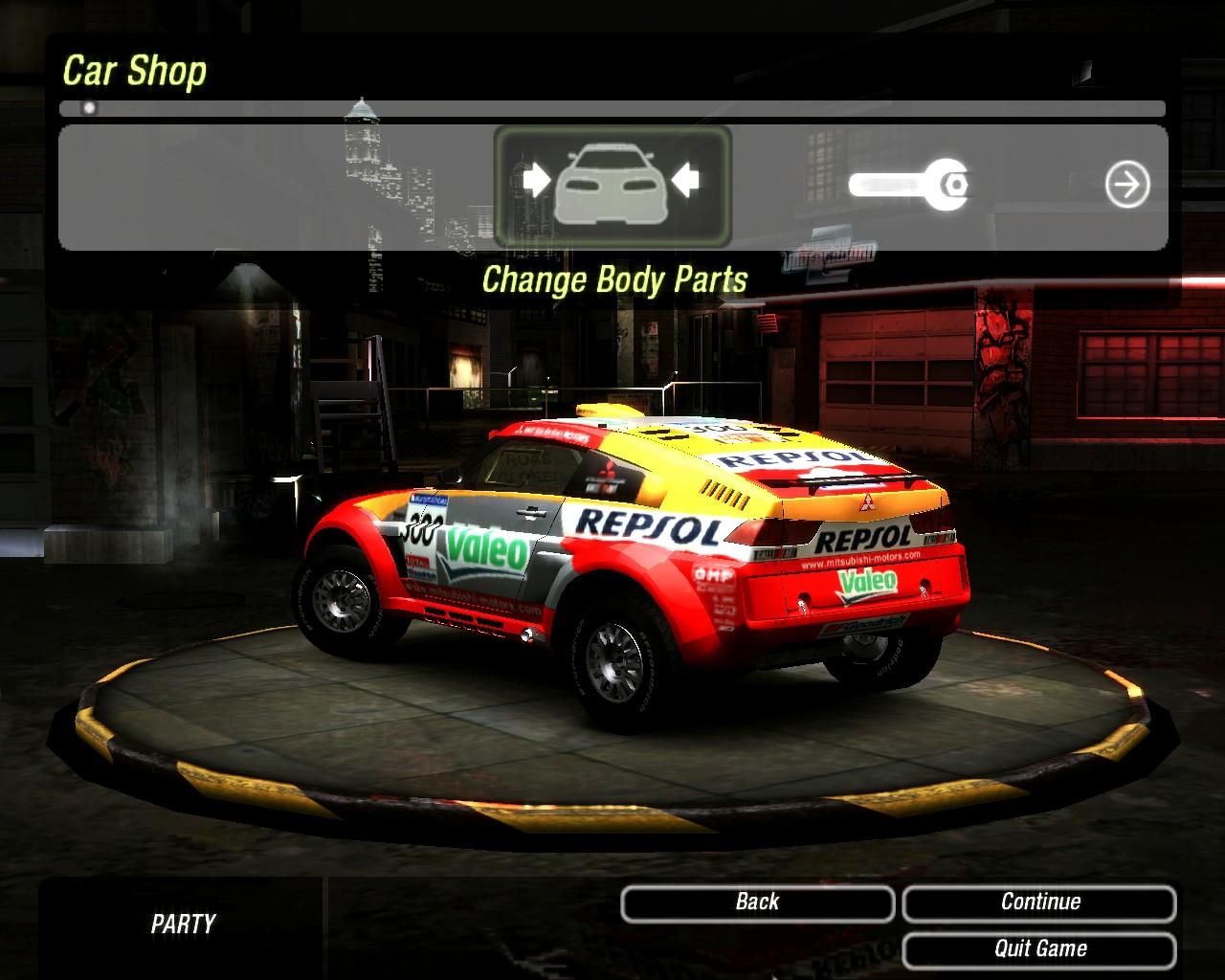
Task: Quit Game from the shop
Action: [1039, 949]
